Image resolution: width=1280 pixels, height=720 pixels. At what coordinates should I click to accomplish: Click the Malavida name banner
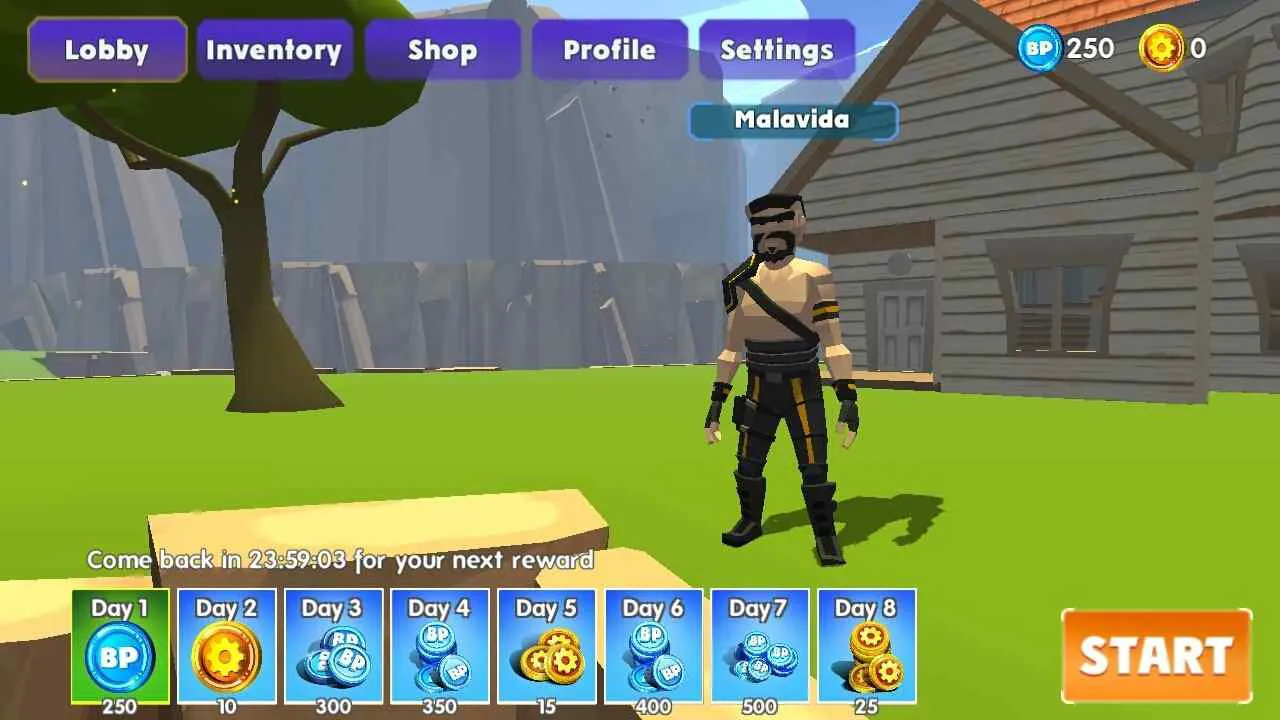click(792, 121)
